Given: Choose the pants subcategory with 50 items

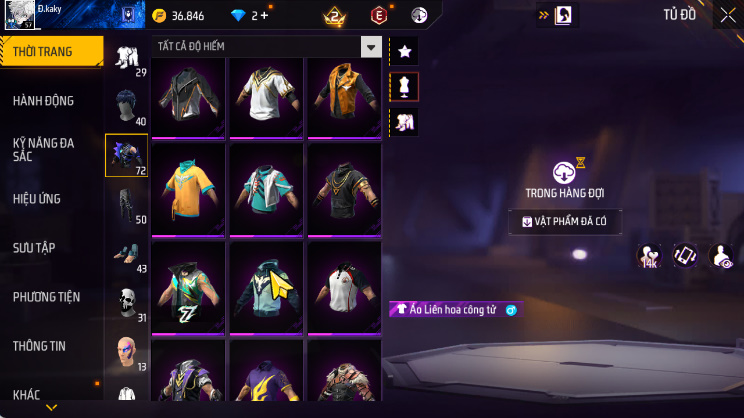Looking at the screenshot, I should click(126, 203).
